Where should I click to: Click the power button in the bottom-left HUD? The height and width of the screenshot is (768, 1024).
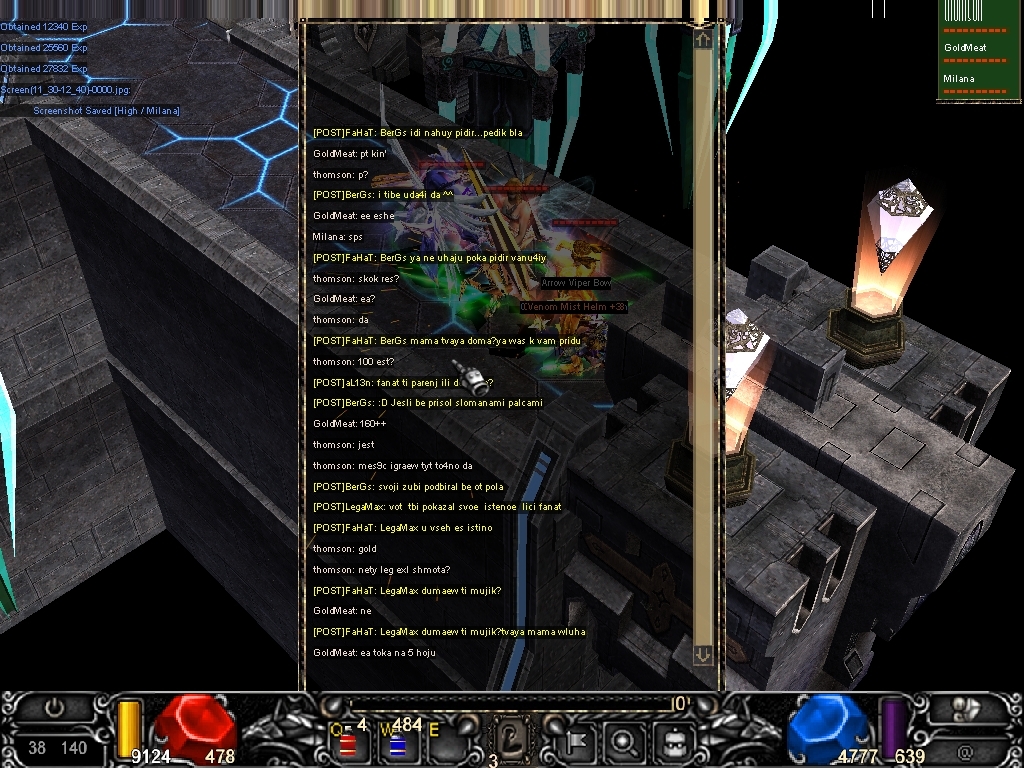(x=55, y=708)
